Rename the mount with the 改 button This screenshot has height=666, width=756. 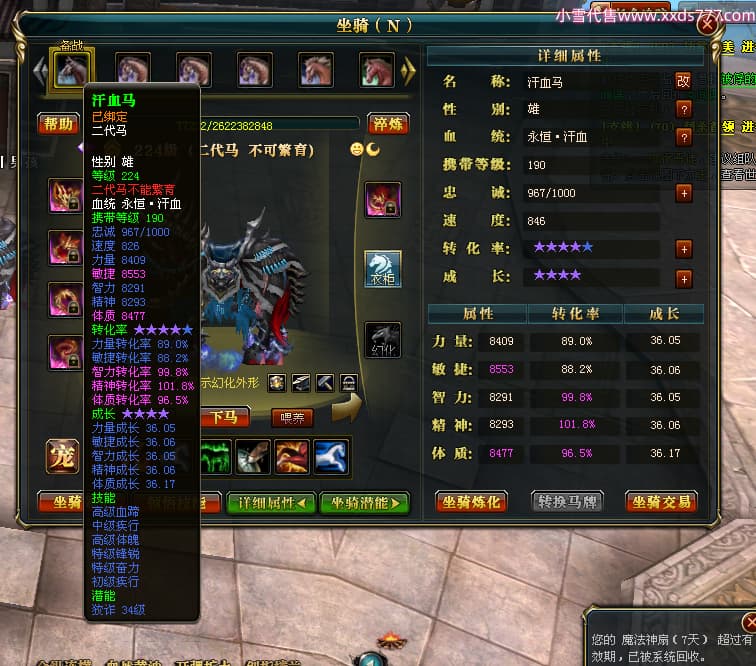pyautogui.click(x=684, y=81)
